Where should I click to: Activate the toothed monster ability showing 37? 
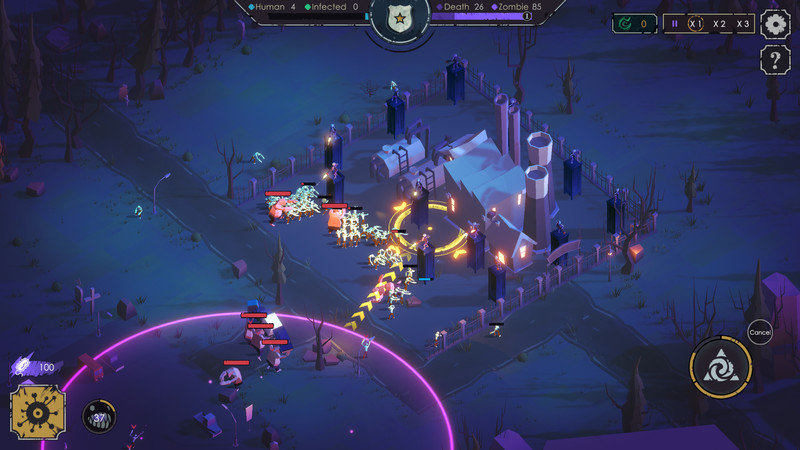99,417
